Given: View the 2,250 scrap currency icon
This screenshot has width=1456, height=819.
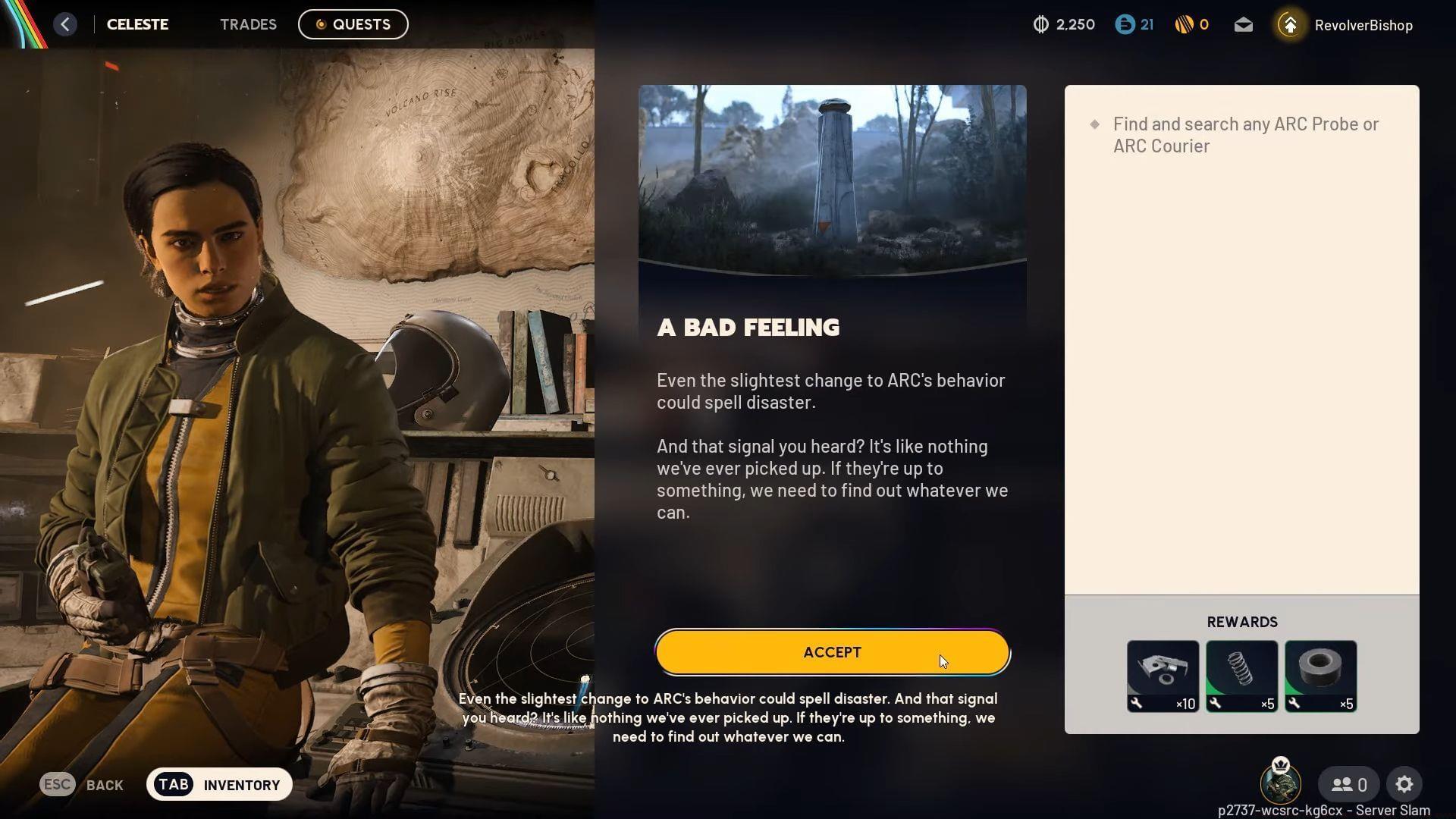Looking at the screenshot, I should [x=1040, y=24].
